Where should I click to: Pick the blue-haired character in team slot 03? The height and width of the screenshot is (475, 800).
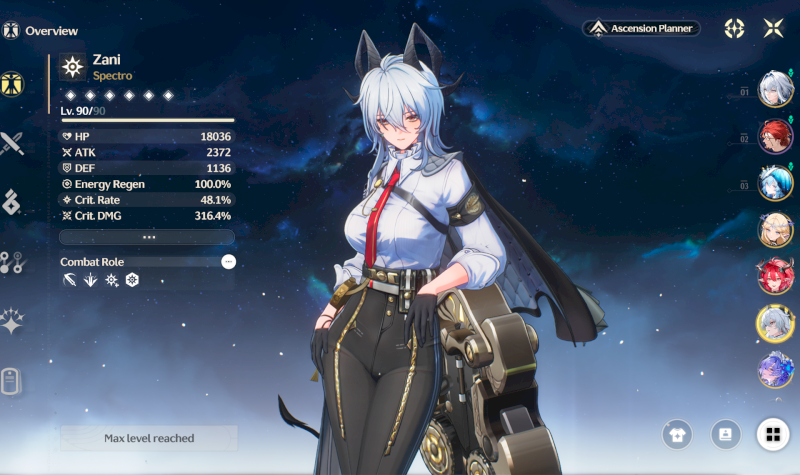pyautogui.click(x=775, y=183)
